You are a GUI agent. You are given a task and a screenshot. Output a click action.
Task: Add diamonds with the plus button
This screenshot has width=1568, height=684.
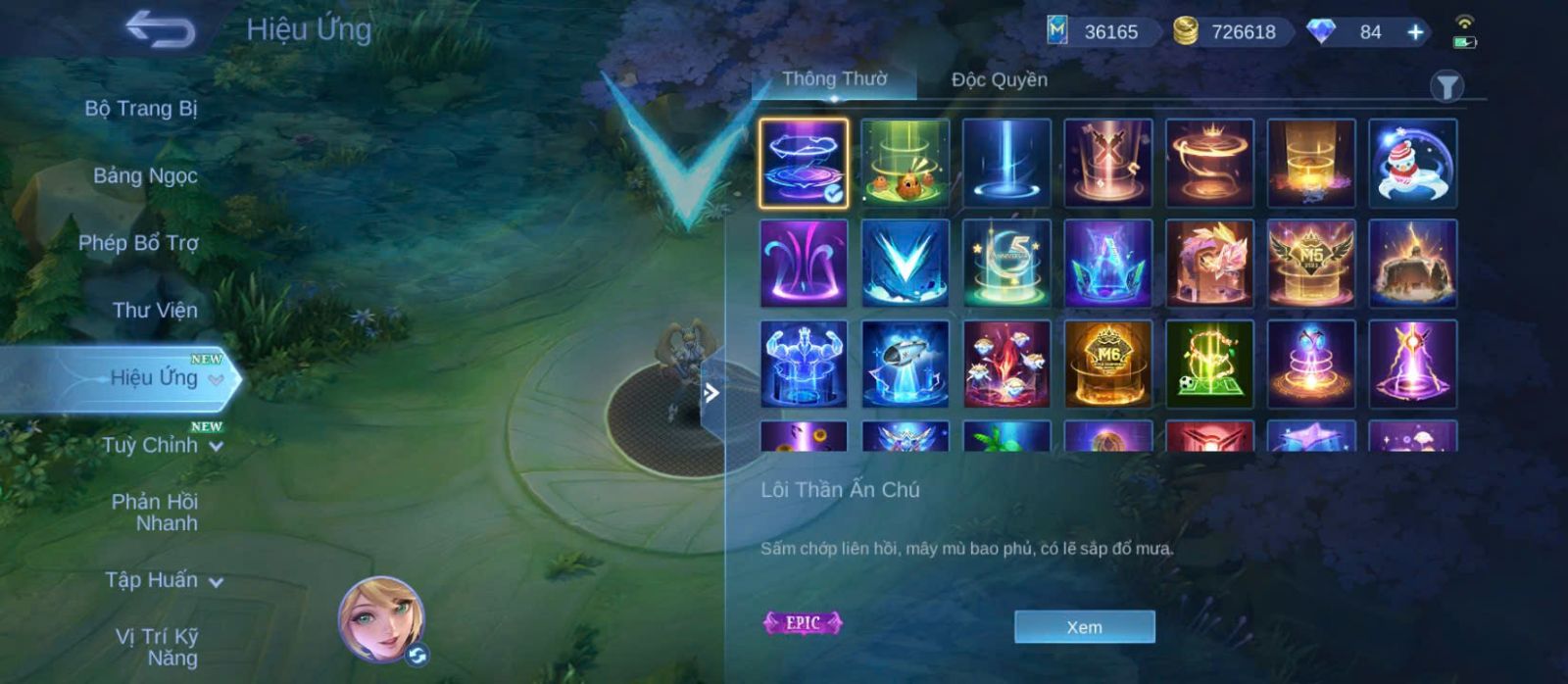[1415, 32]
